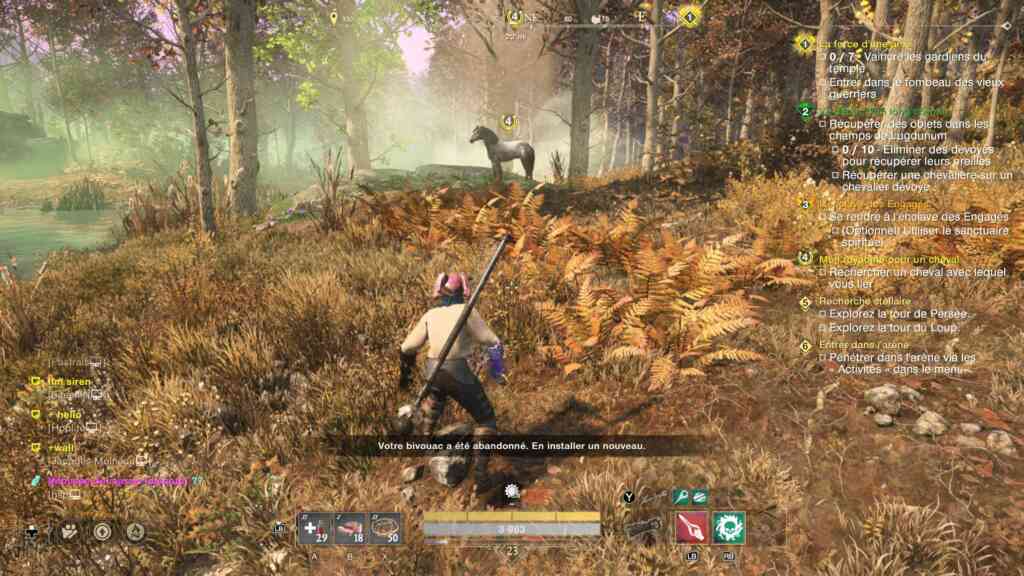Screen dimensions: 1024x576
Task: Select the 'hello' chat message
Action: pyautogui.click(x=68, y=414)
